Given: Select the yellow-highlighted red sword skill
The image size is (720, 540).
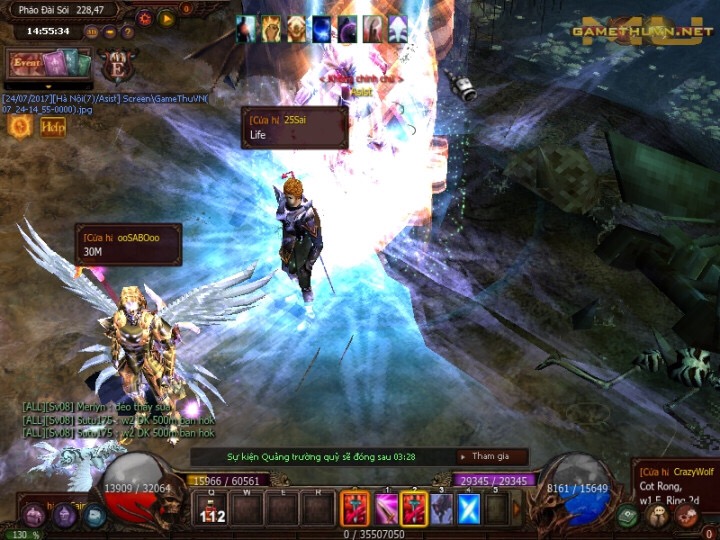Looking at the screenshot, I should (413, 509).
